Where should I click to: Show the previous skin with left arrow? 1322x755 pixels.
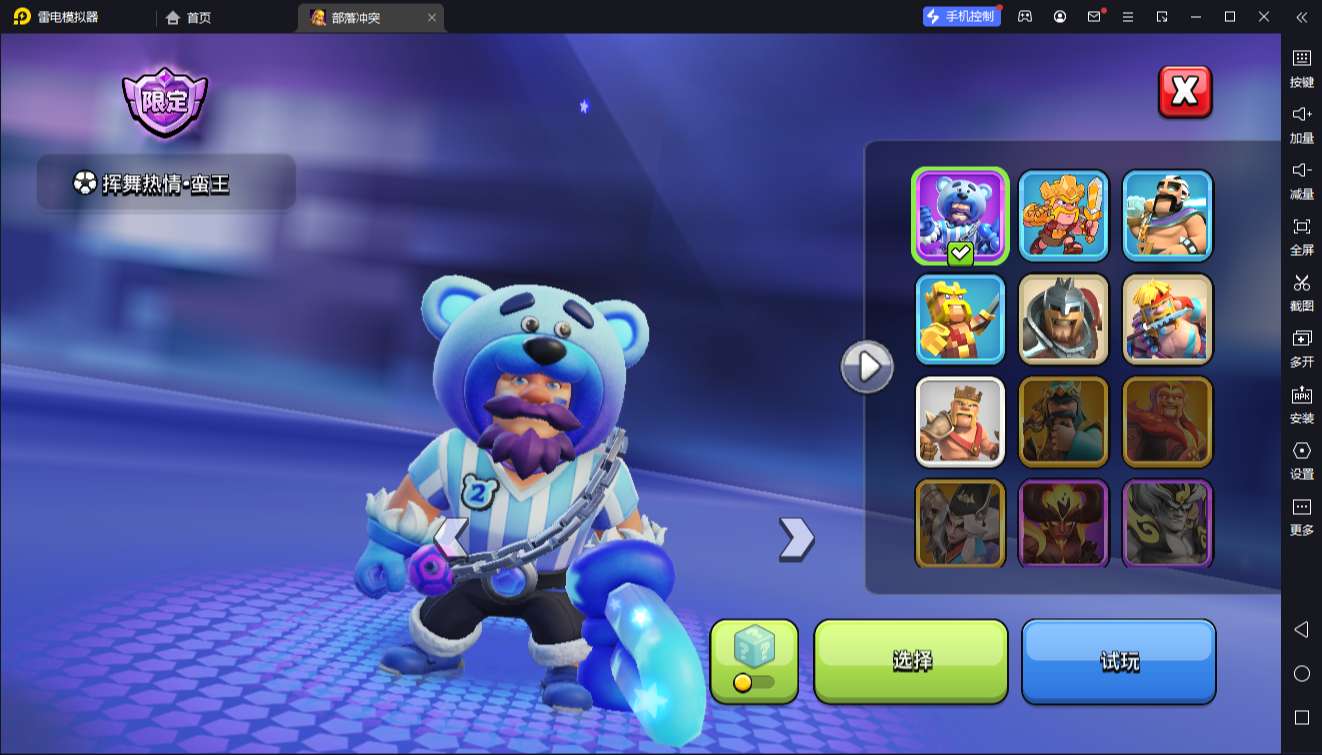(x=451, y=538)
